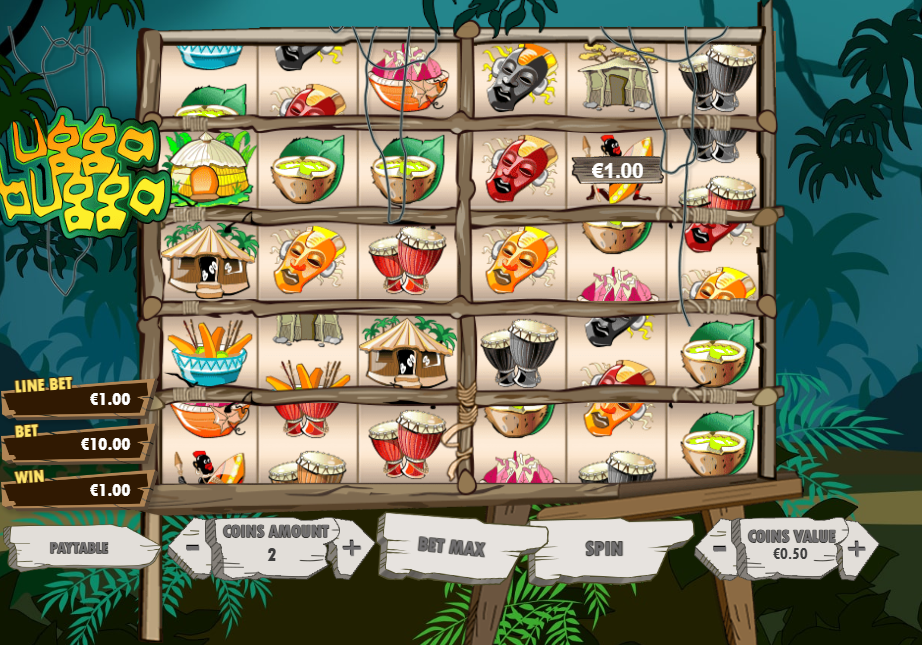
Task: Spin the reels
Action: click(604, 548)
